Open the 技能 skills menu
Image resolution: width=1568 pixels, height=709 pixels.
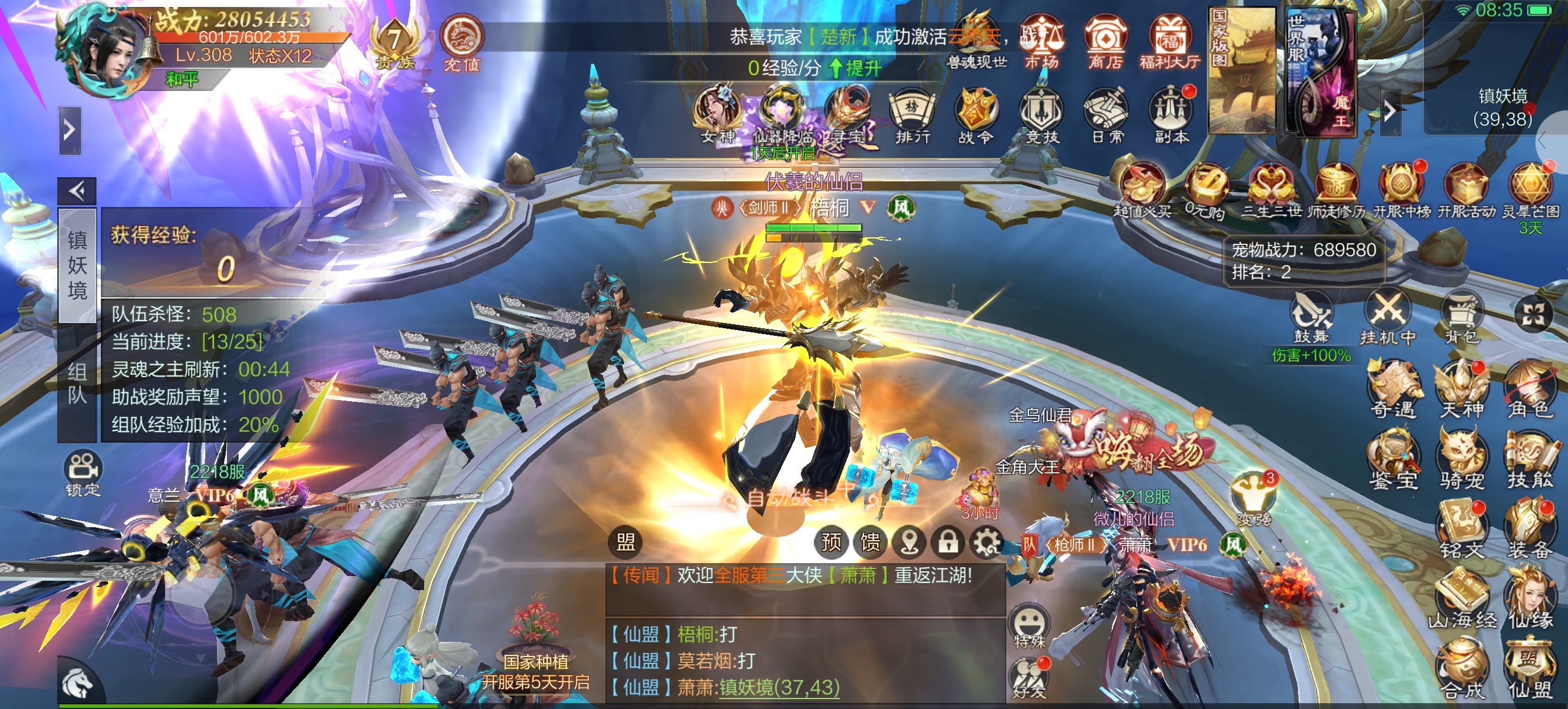1529,460
